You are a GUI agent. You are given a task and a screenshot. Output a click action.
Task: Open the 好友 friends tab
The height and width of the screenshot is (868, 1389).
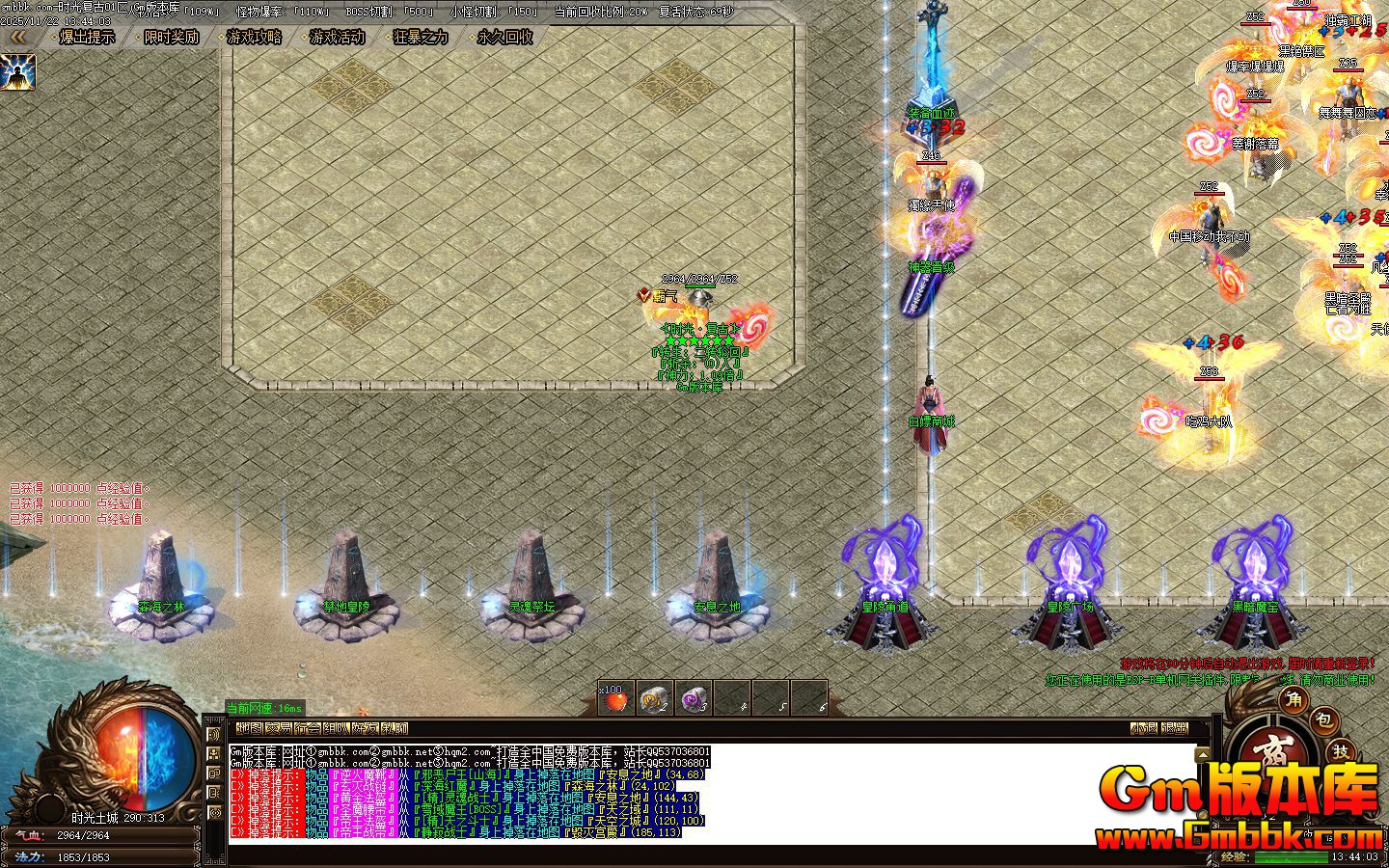(x=365, y=728)
